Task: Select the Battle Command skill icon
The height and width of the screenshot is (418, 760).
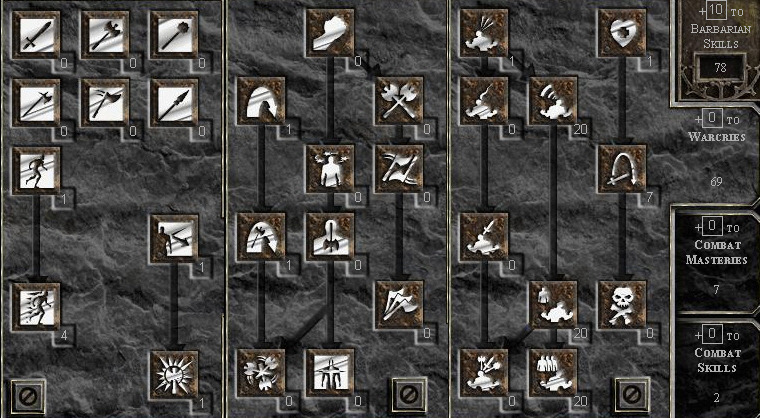Action: 554,371
